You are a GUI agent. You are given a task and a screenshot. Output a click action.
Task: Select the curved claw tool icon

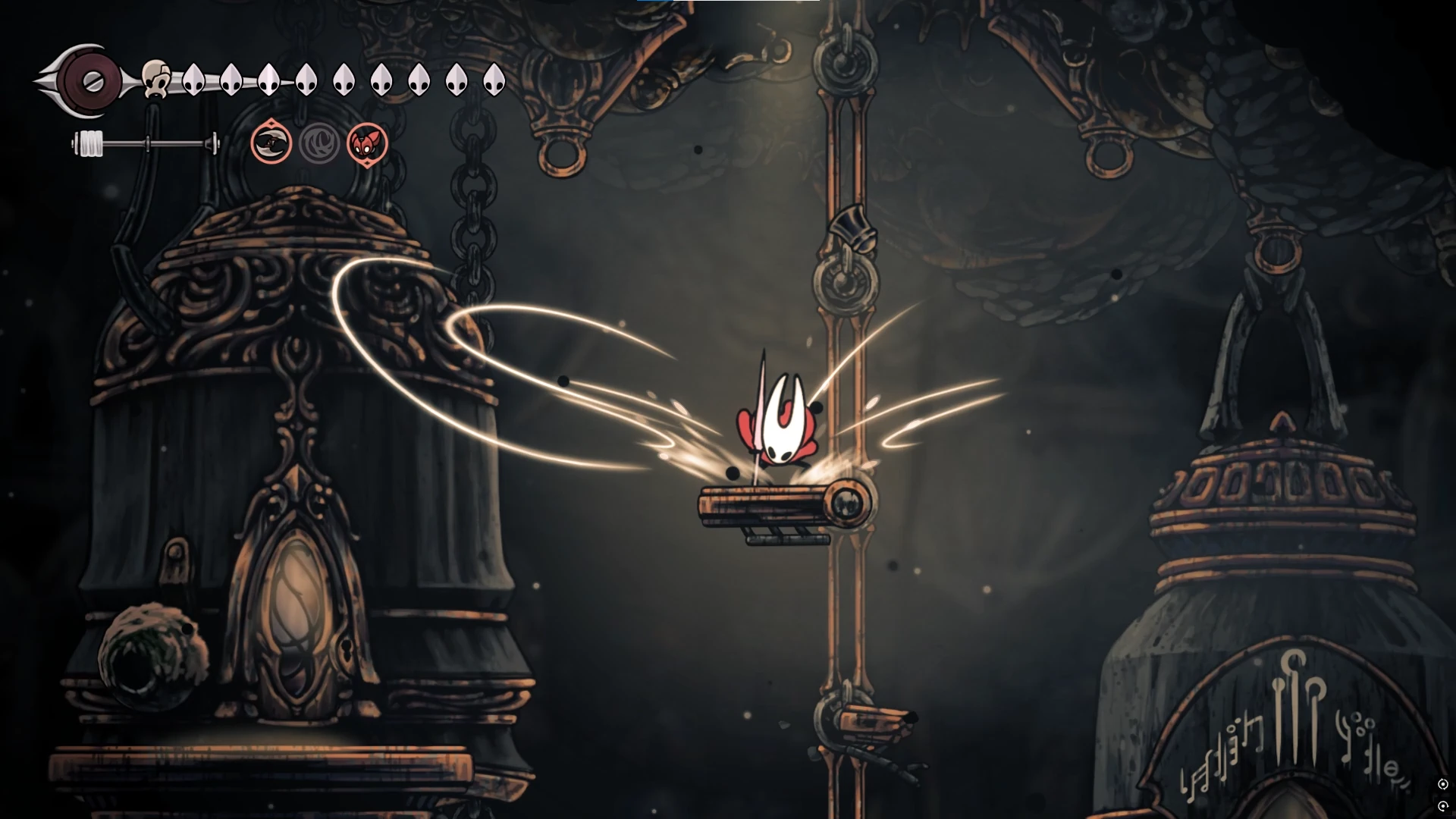coord(271,143)
